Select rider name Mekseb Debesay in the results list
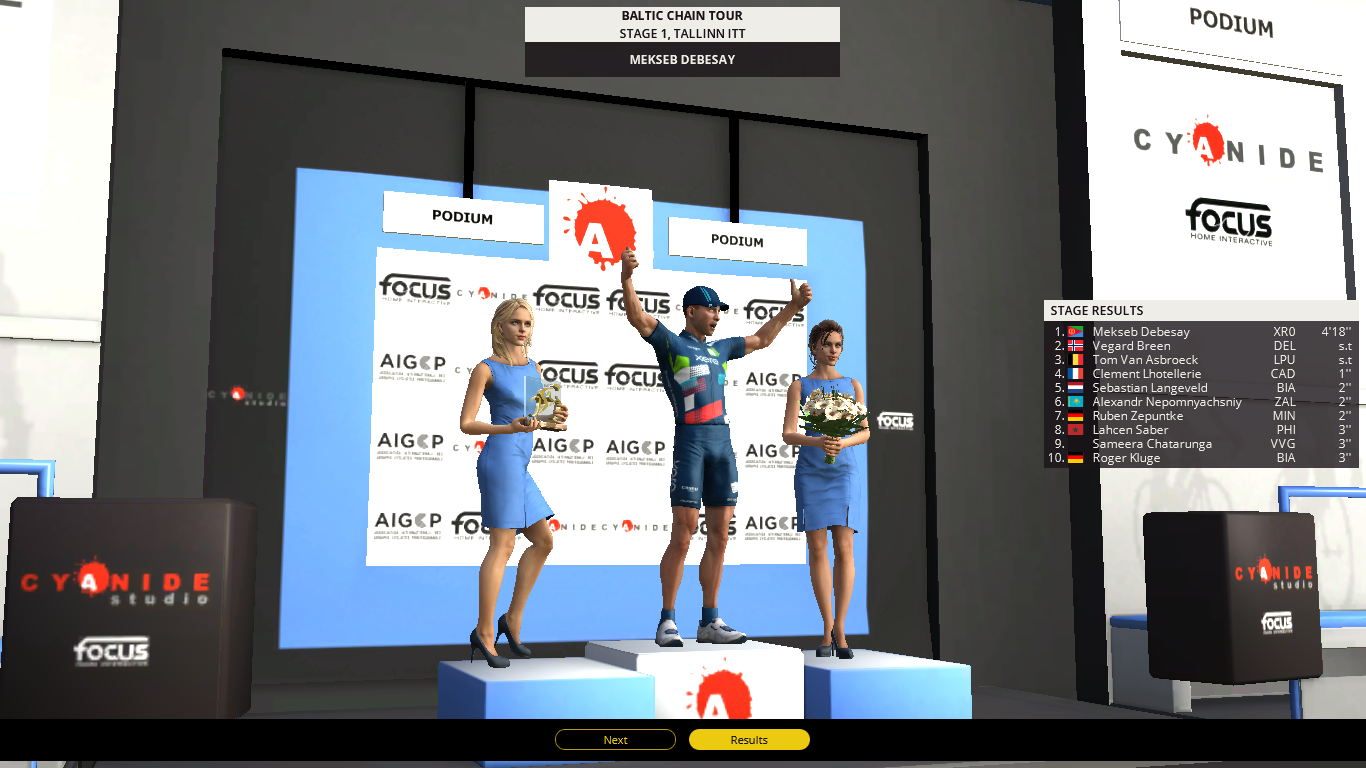This screenshot has width=1366, height=768. click(x=1141, y=331)
